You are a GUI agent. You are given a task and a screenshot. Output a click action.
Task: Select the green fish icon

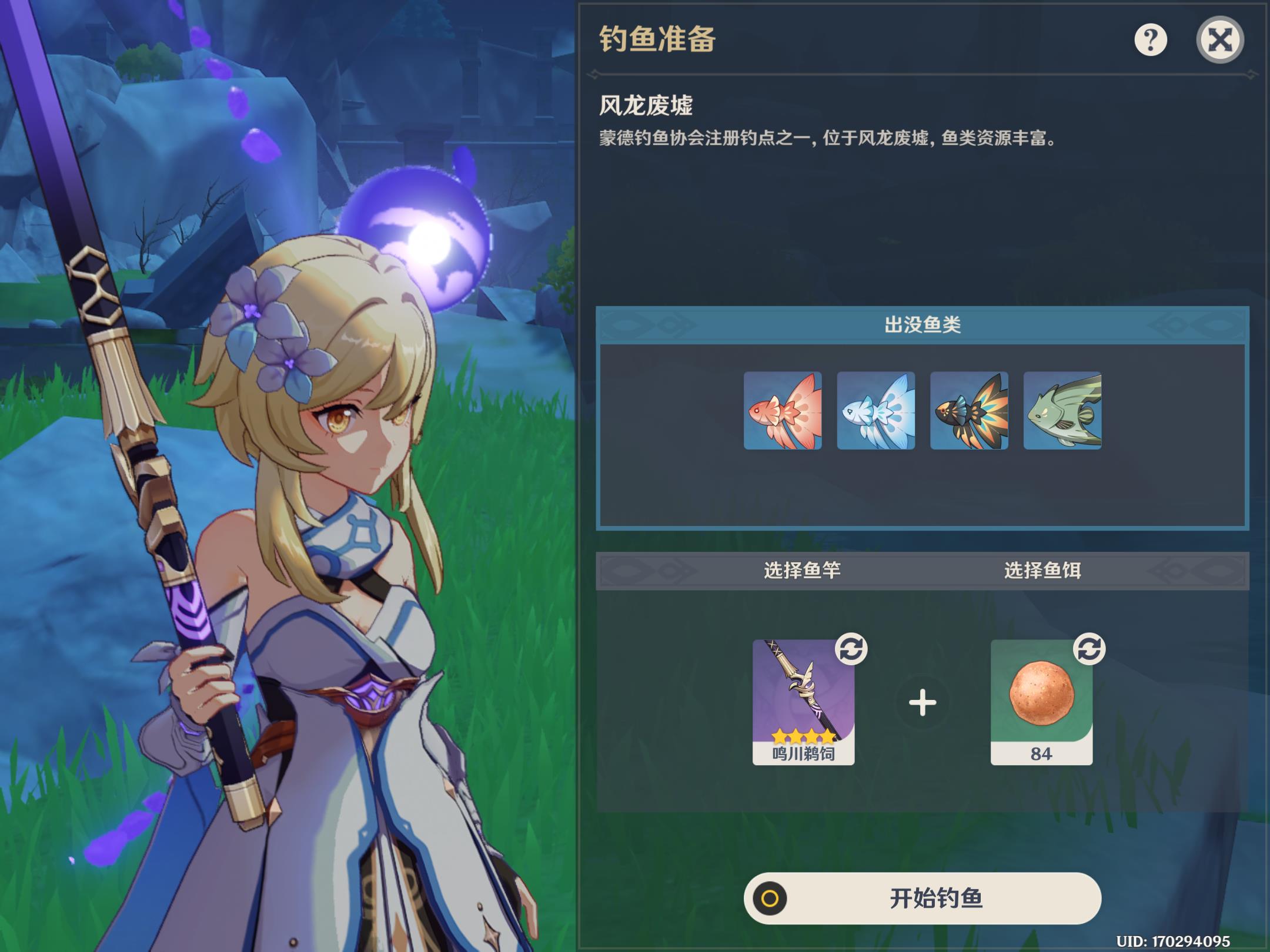coord(1062,411)
